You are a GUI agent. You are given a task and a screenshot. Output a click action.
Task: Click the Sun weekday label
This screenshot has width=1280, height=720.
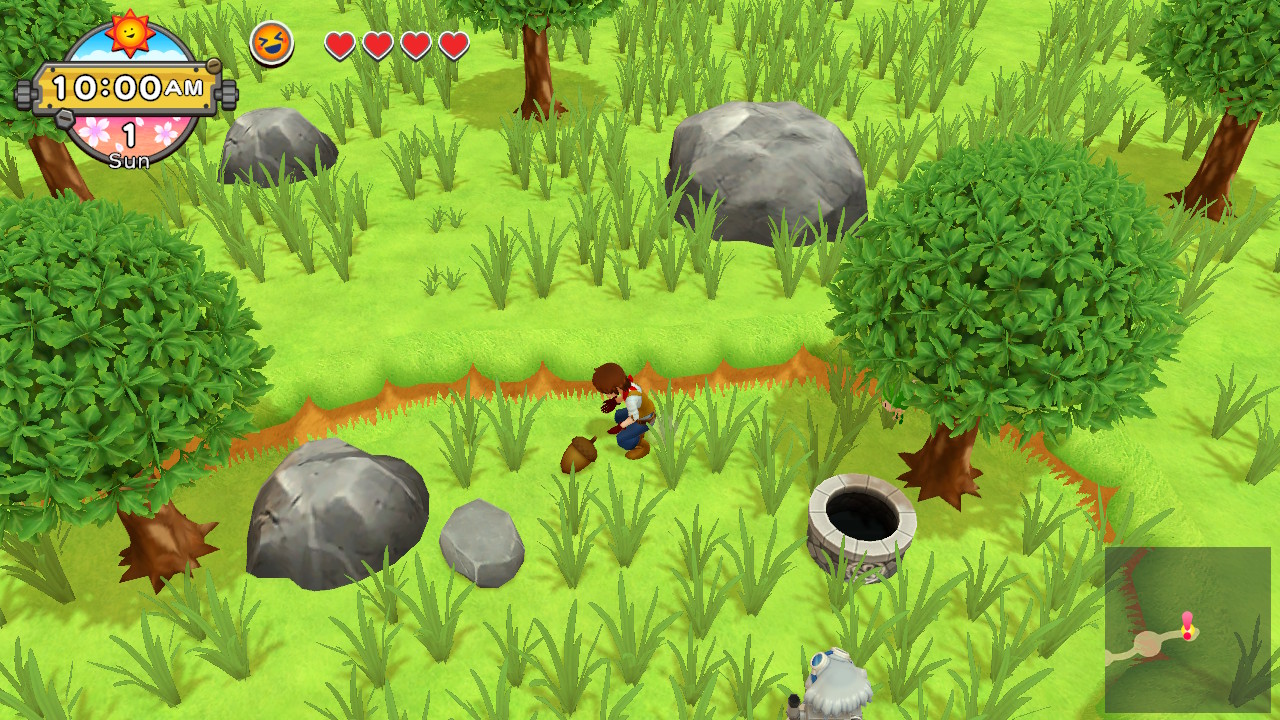[128, 158]
